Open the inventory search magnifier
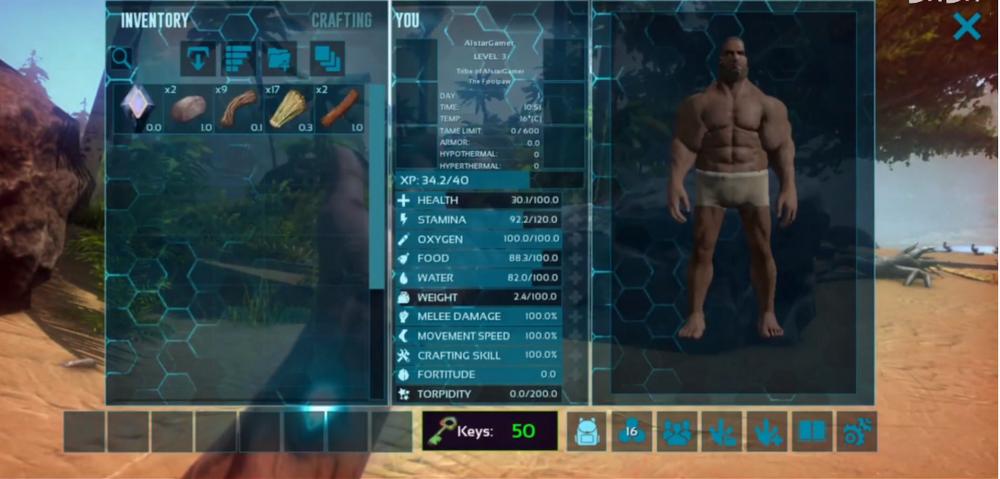This screenshot has height=479, width=1000. (x=121, y=59)
